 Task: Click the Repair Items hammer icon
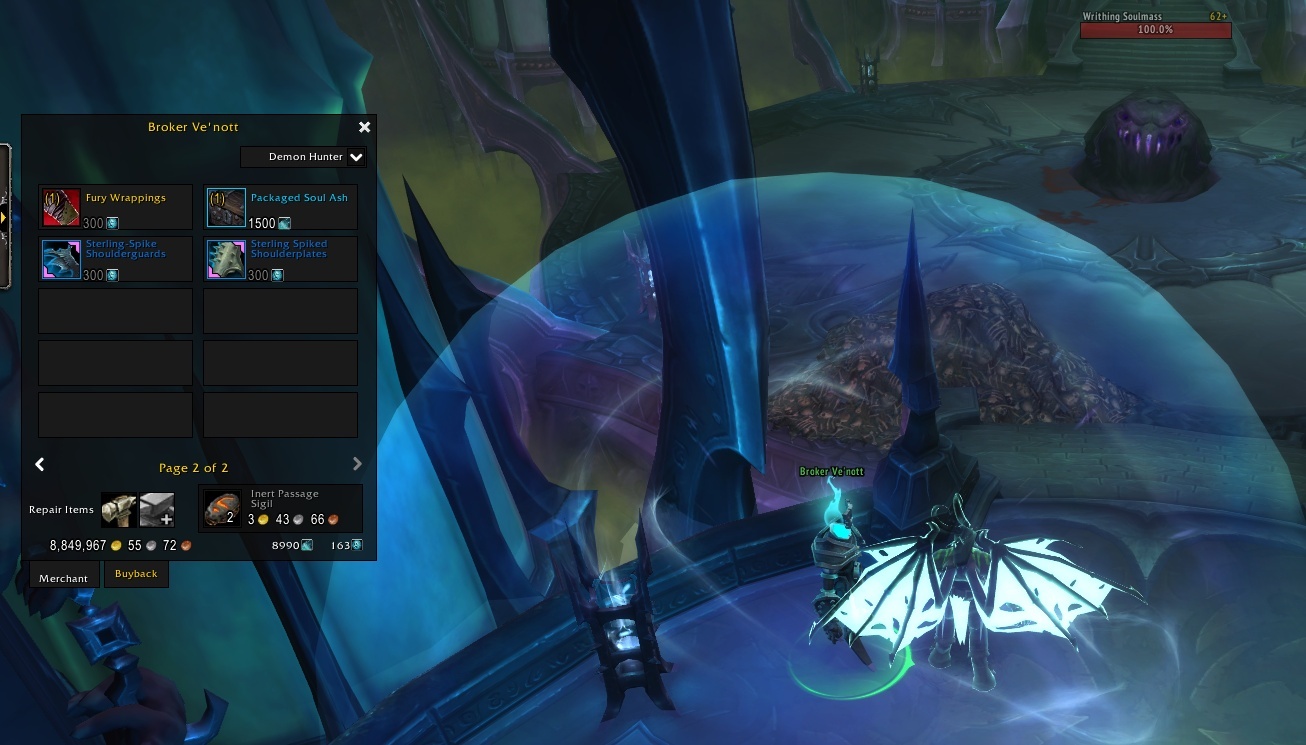click(117, 509)
